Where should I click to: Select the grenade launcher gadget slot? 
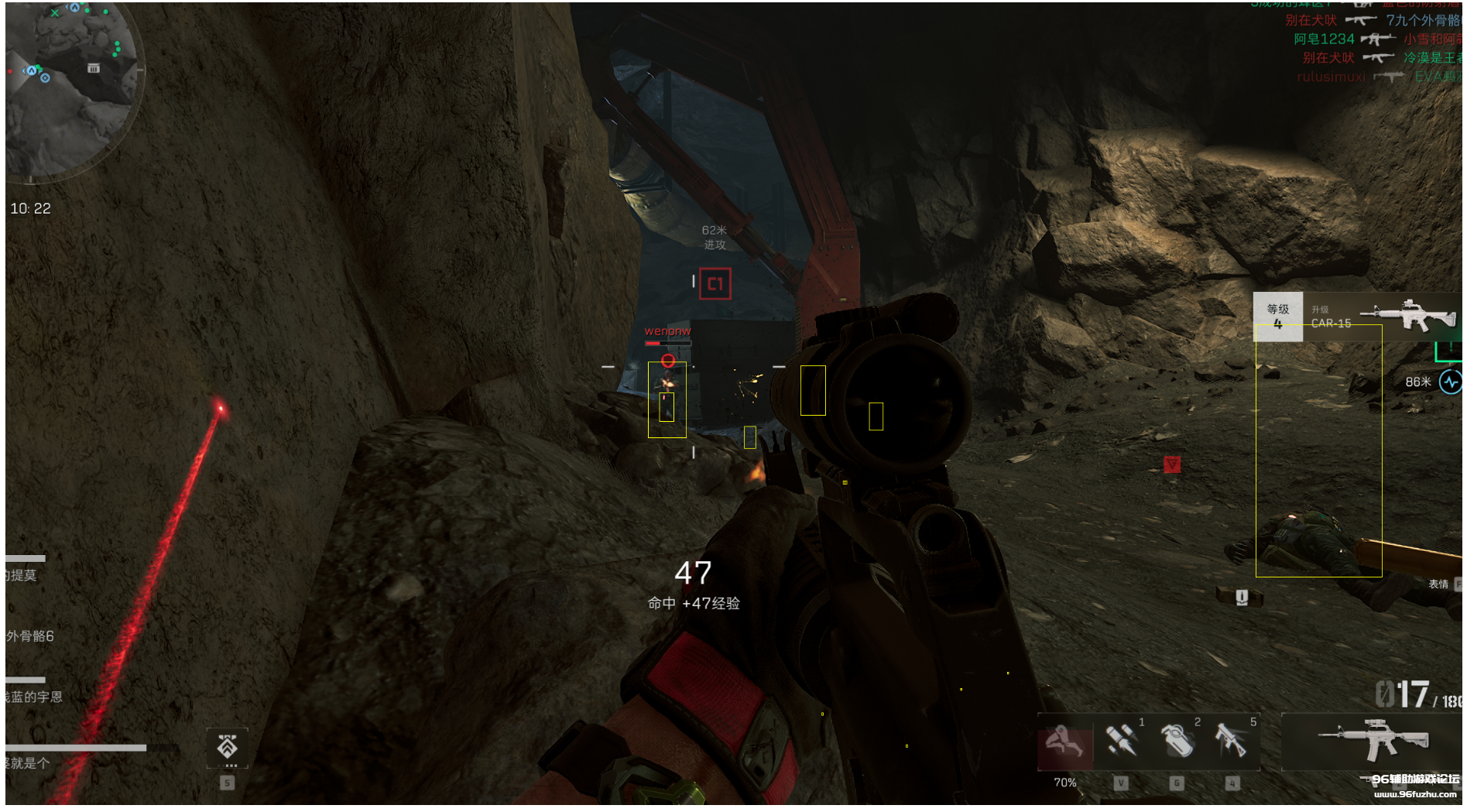1232,741
